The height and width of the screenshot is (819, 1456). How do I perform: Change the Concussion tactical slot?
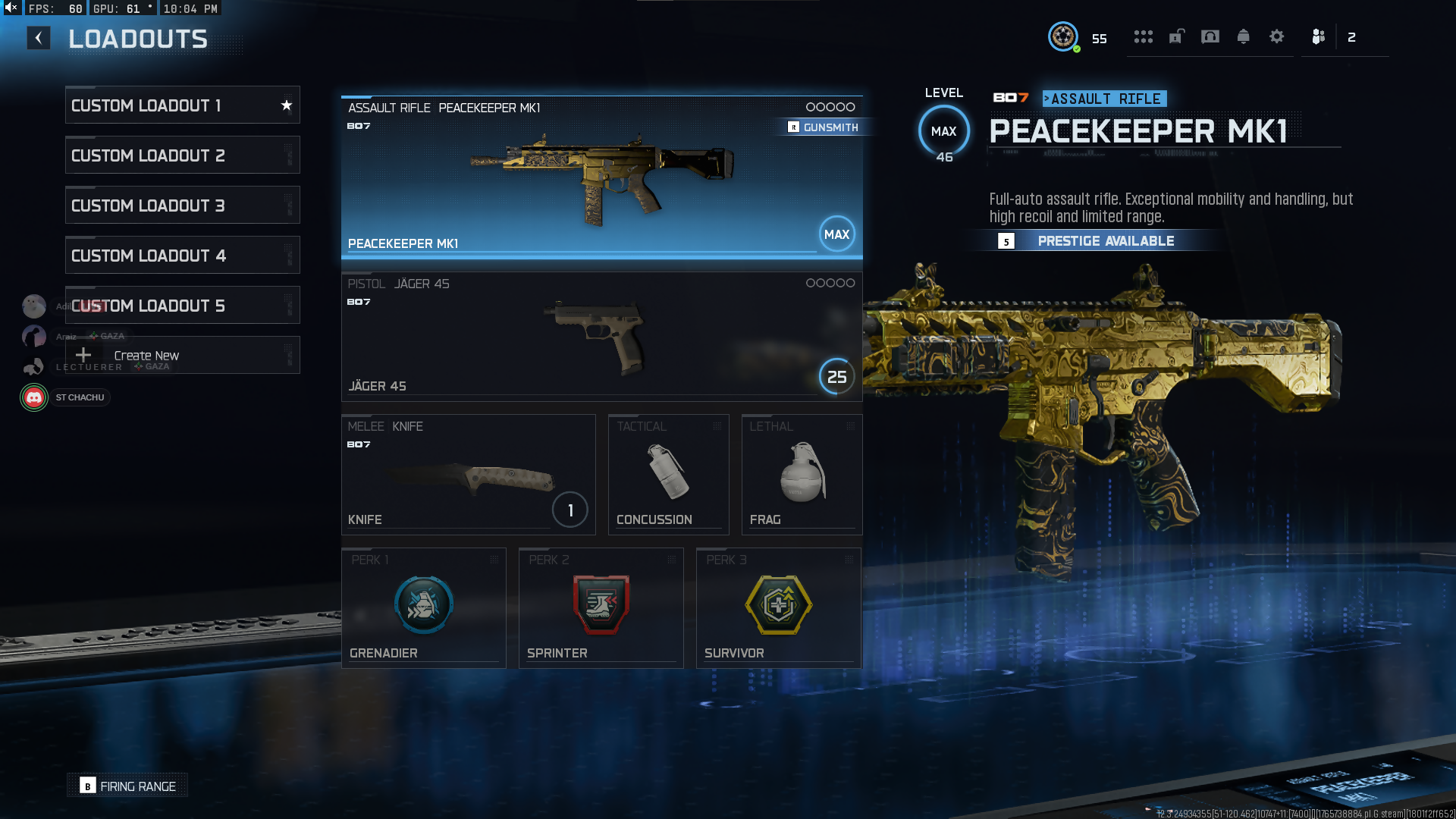[668, 475]
